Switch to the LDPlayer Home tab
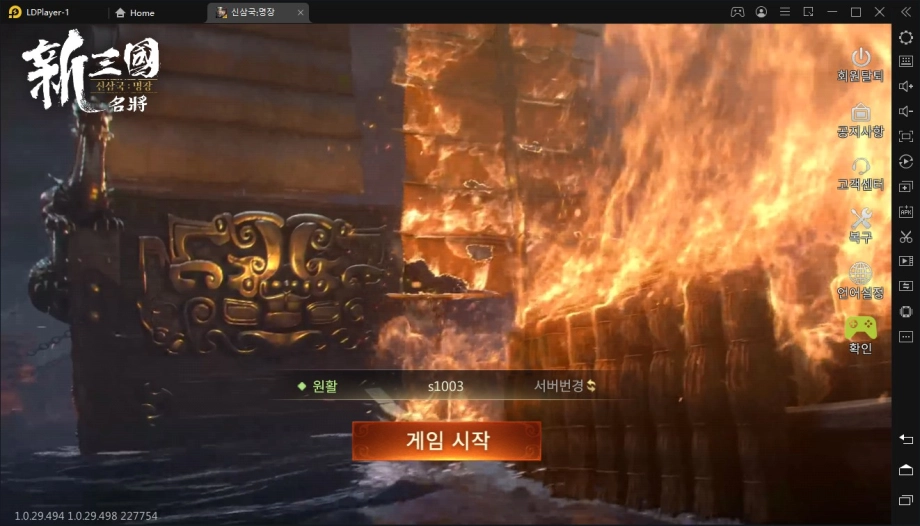The image size is (920, 526). (135, 12)
